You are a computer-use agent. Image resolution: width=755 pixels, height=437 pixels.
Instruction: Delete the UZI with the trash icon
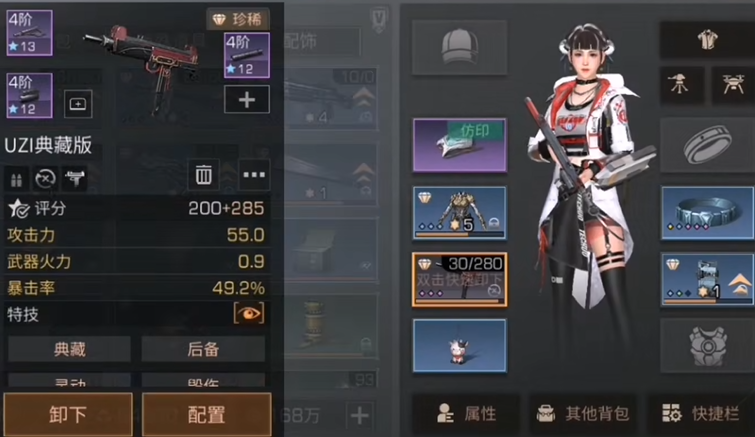coord(204,175)
